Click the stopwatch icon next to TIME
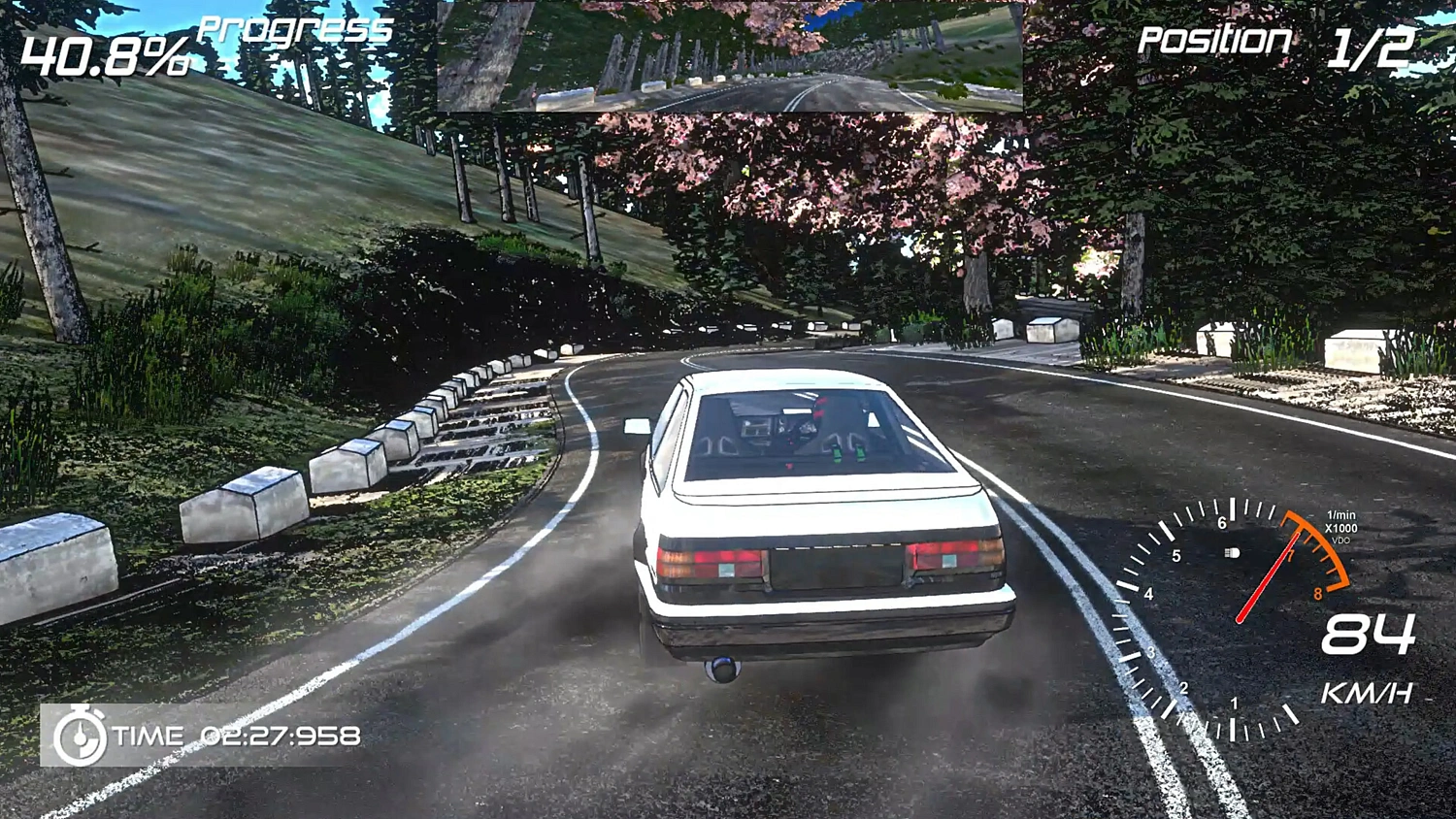The width and height of the screenshot is (1456, 819). pos(80,737)
